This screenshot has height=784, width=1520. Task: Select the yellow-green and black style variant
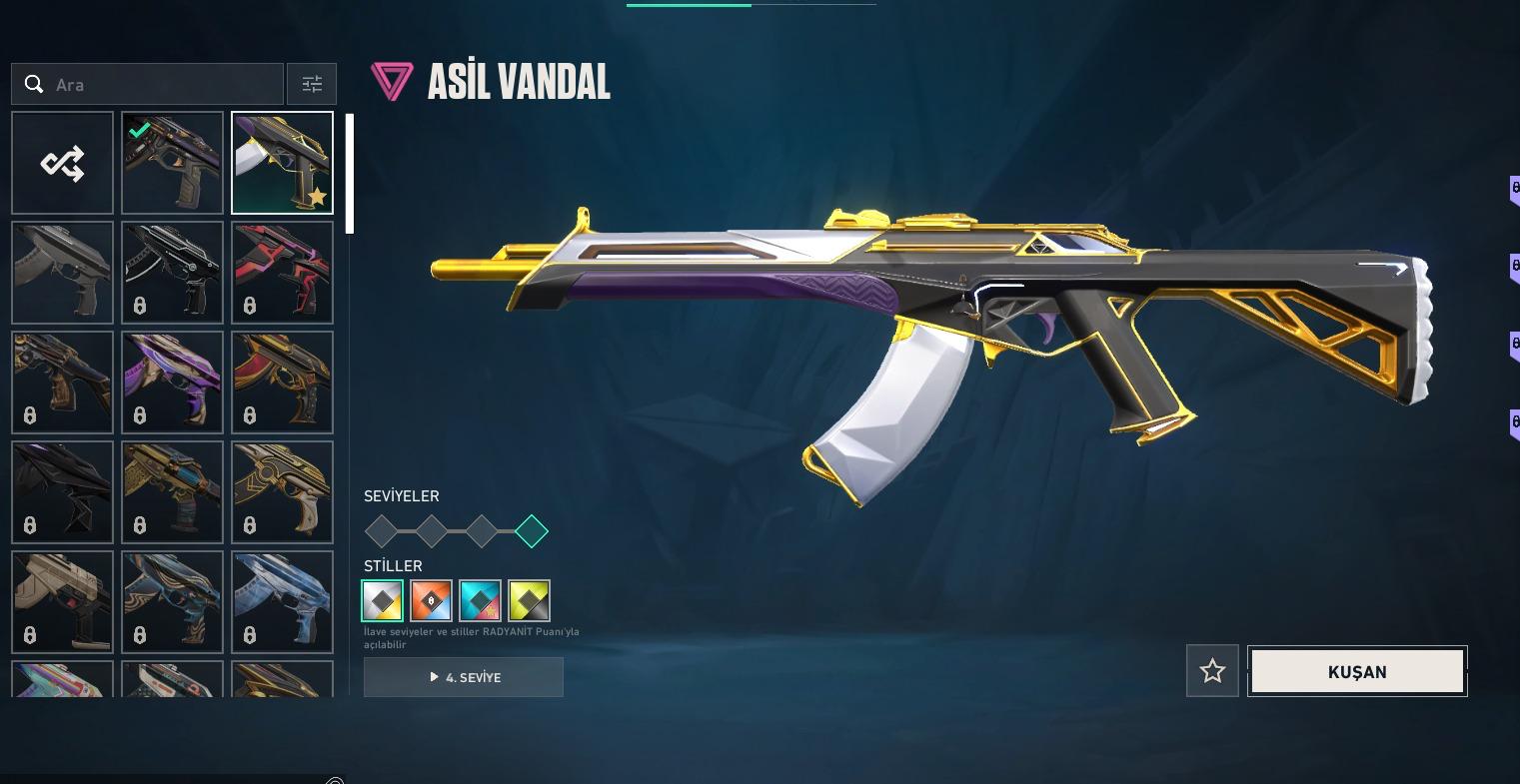coord(529,600)
